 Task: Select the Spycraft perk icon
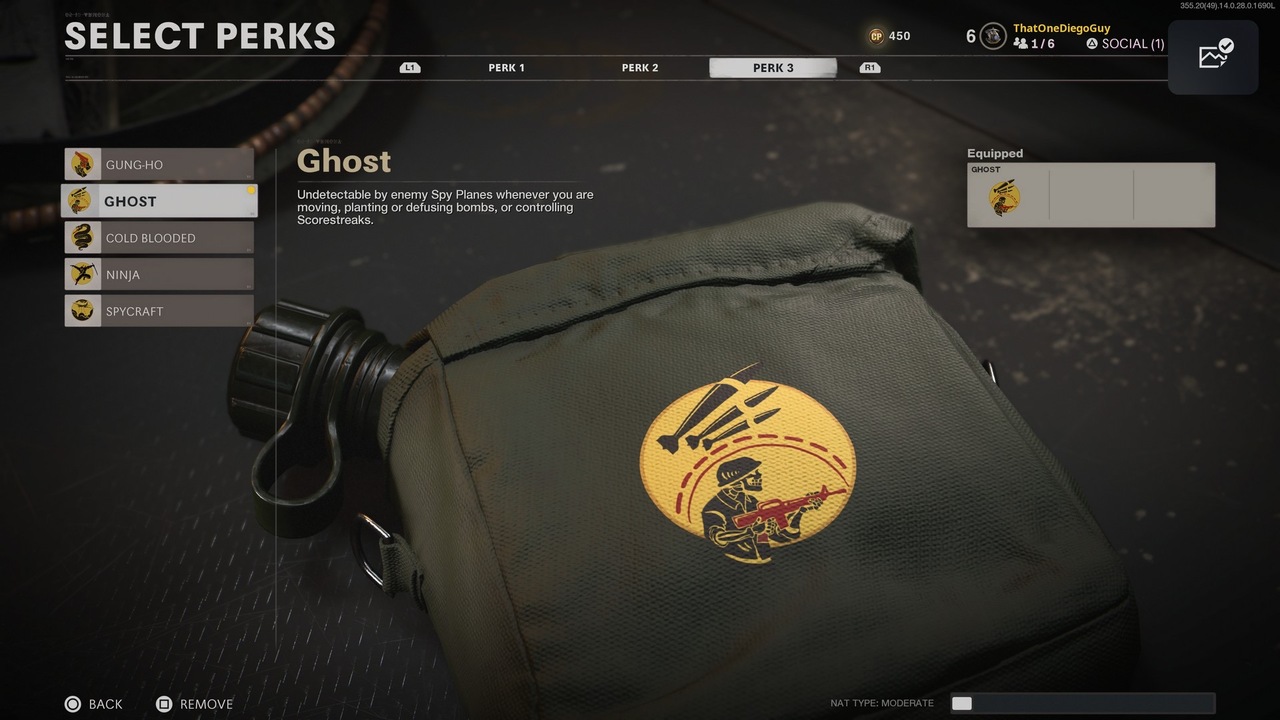(x=85, y=310)
